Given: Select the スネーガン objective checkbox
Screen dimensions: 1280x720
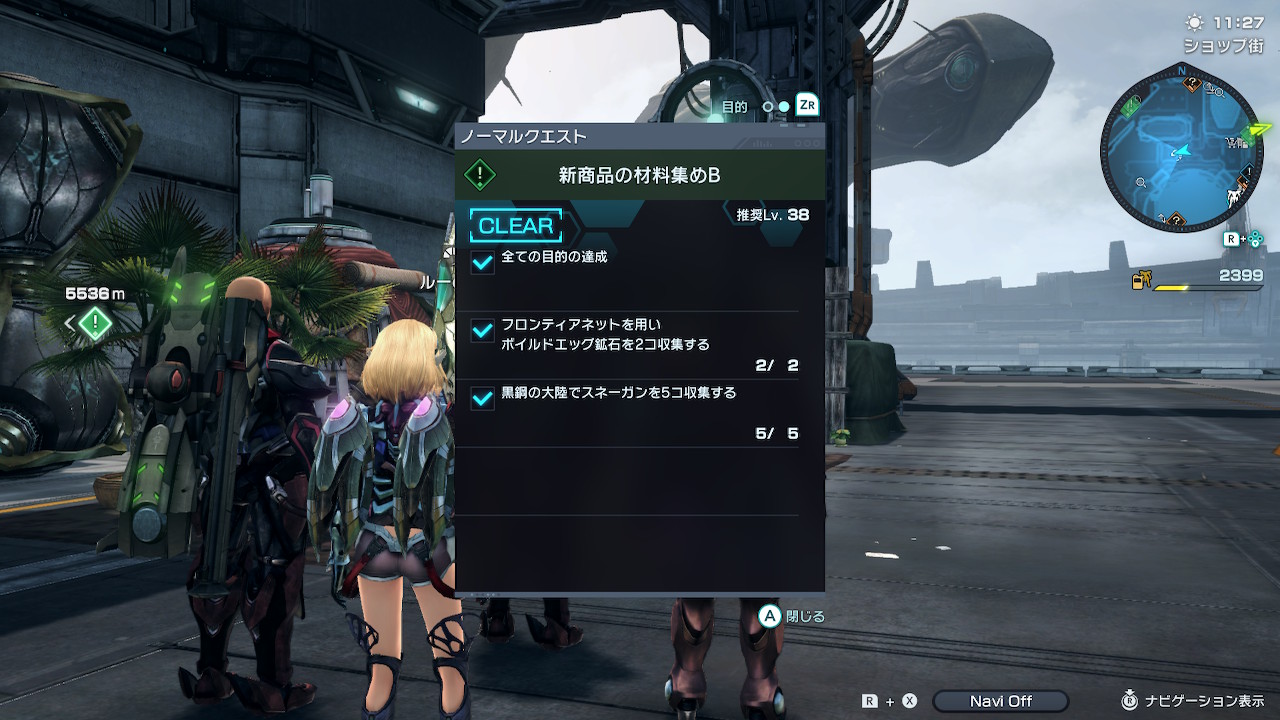Looking at the screenshot, I should point(482,398).
